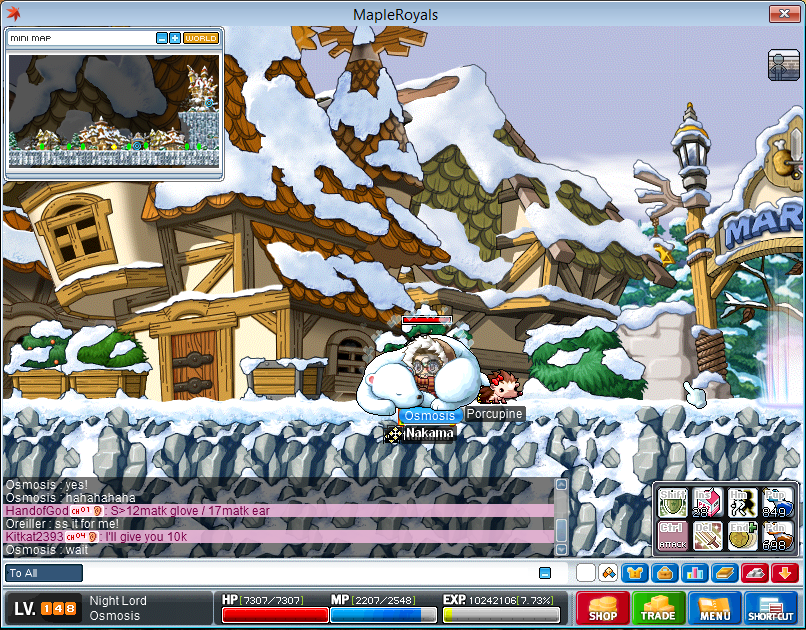Click the red down-arrow toolbar button
The image size is (806, 630).
point(784,573)
